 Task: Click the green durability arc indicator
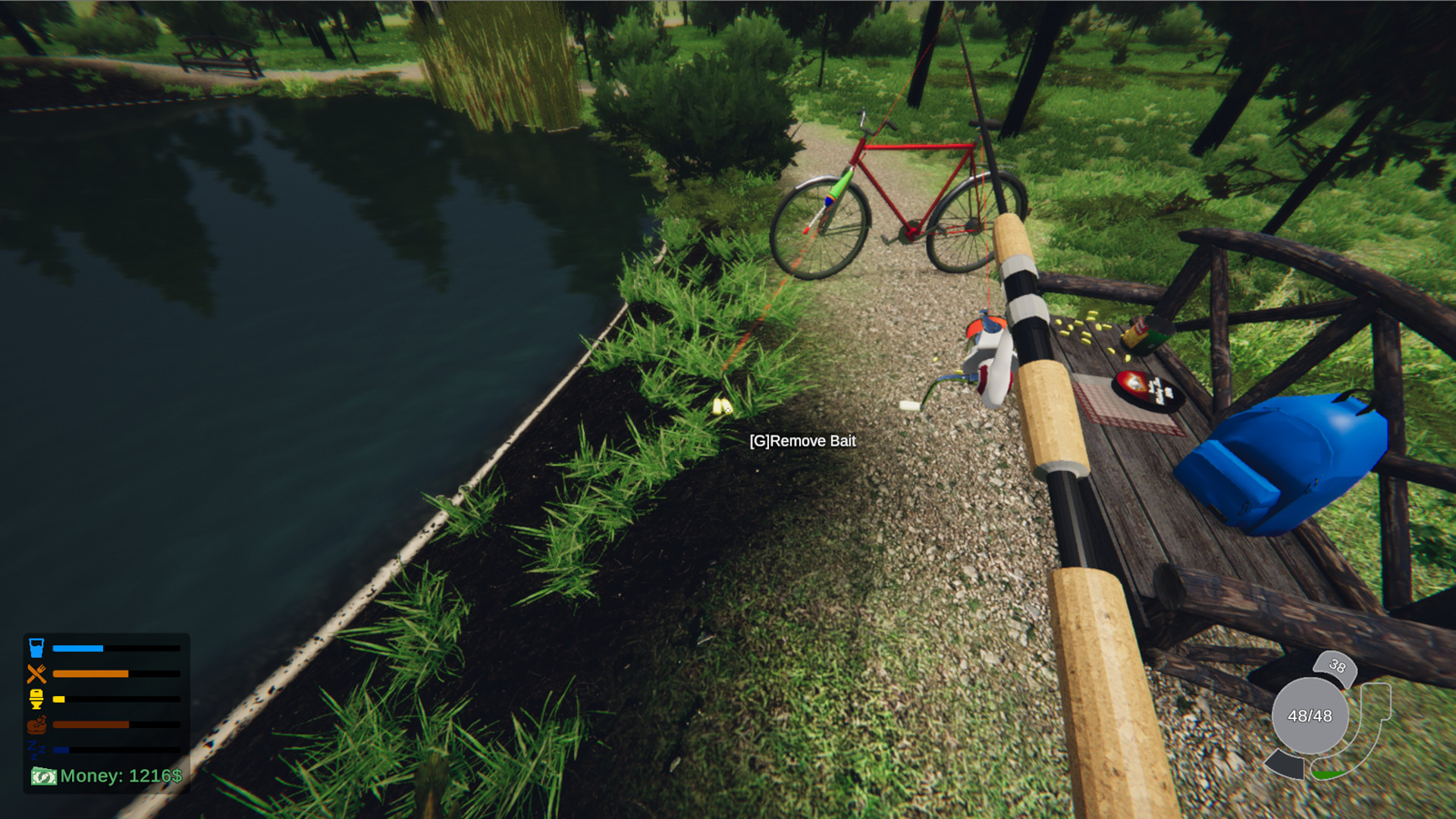pyautogui.click(x=1329, y=774)
